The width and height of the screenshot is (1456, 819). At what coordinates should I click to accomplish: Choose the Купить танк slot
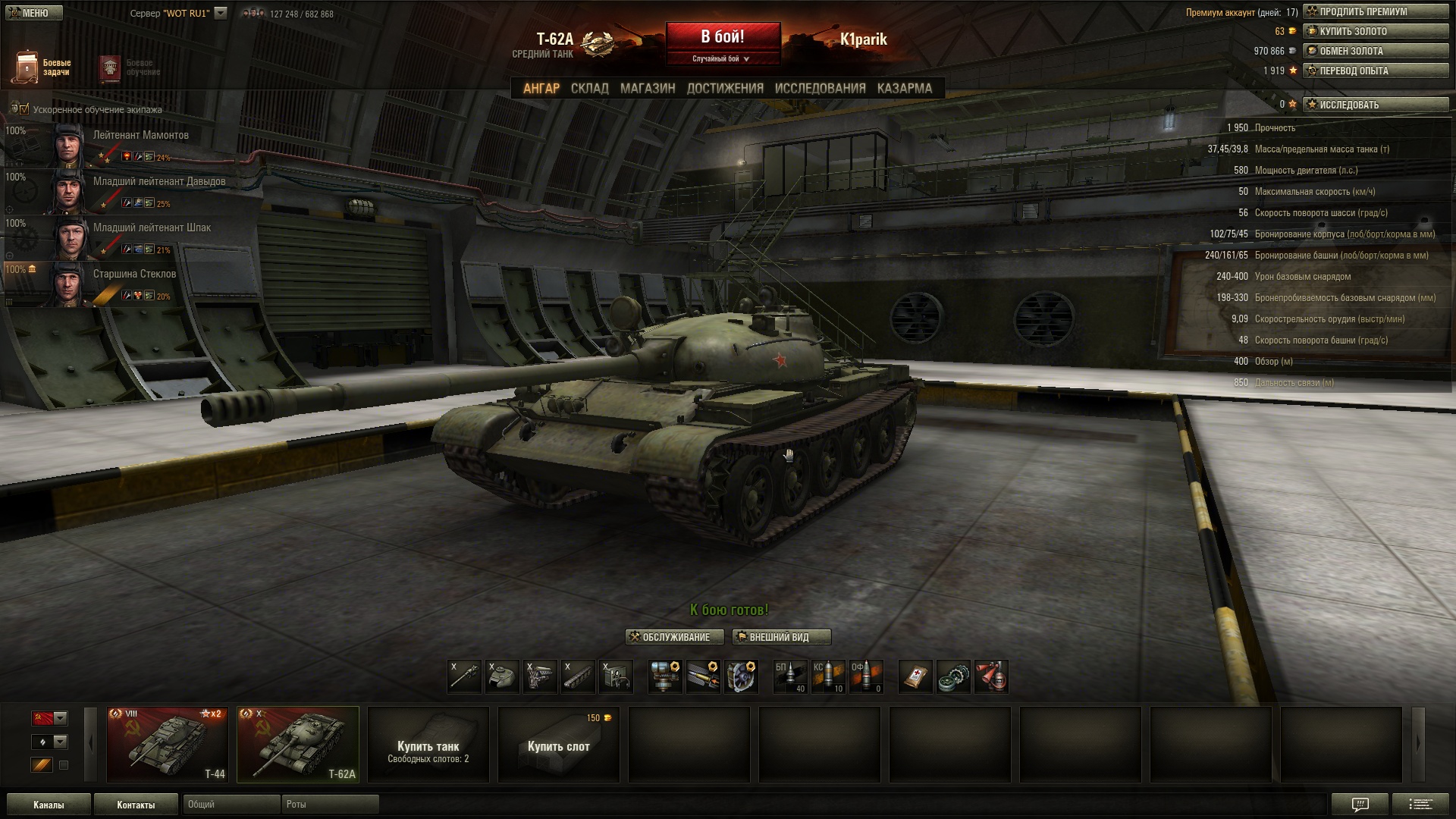428,744
